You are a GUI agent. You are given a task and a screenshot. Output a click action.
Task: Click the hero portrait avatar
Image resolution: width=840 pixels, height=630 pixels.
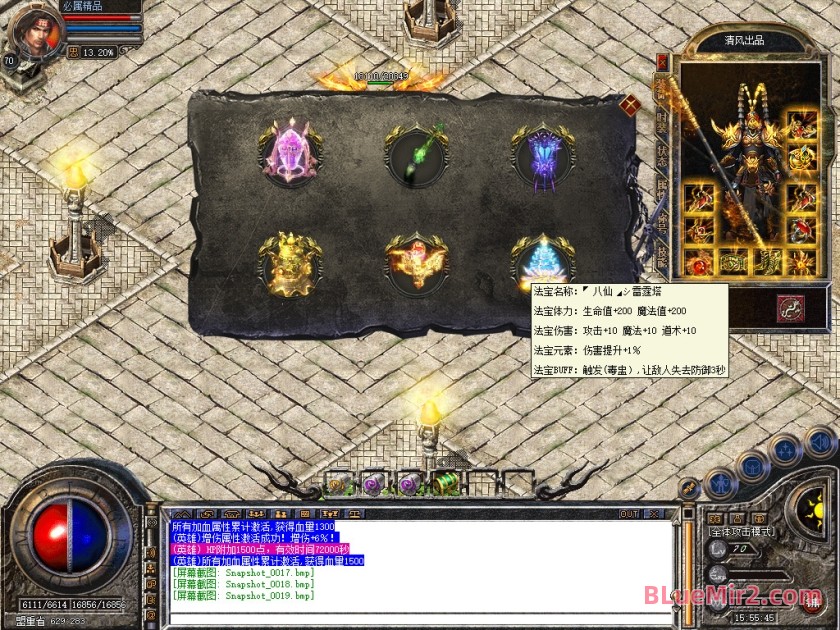tap(33, 31)
